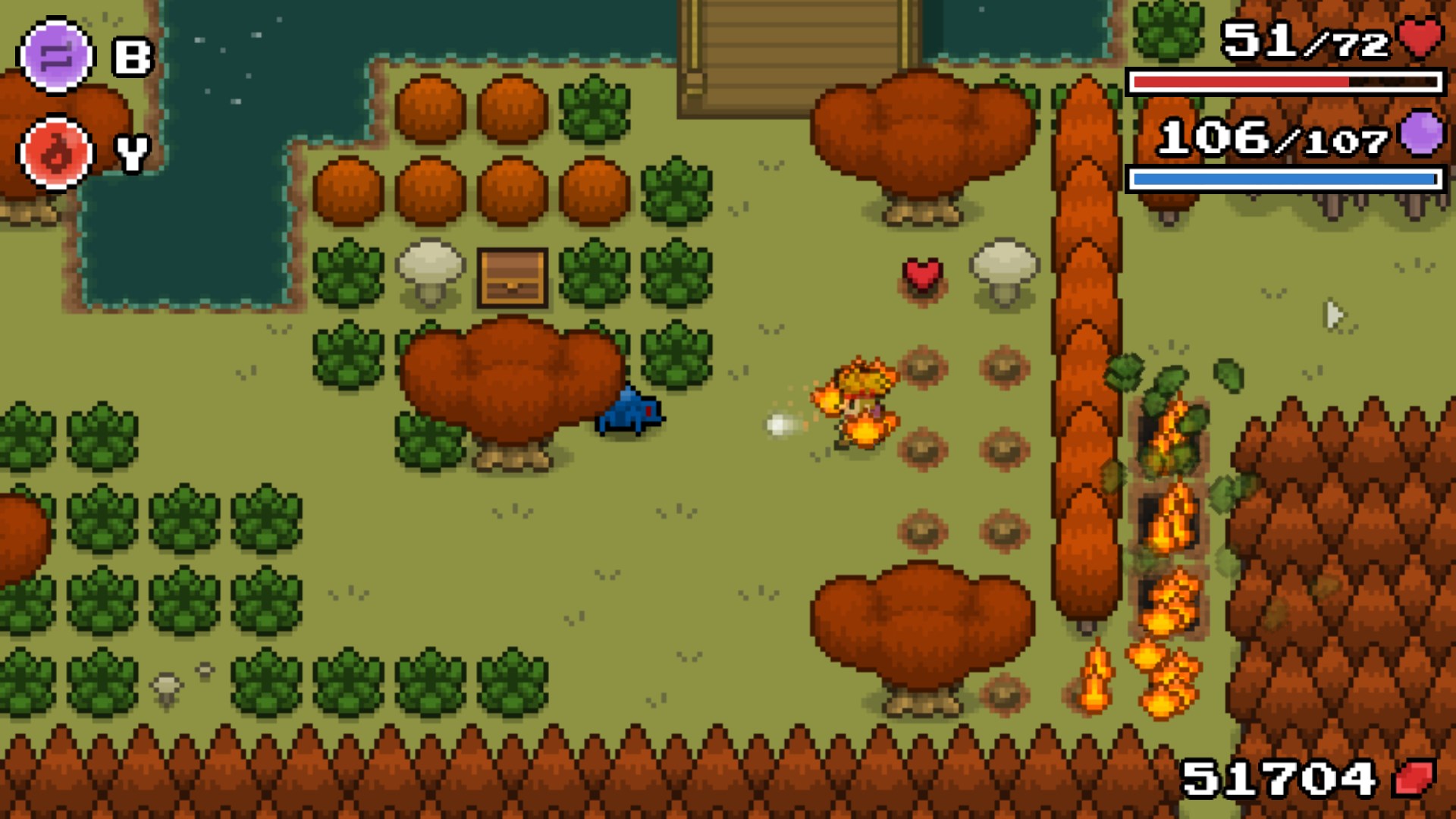Click the heart pickup on the ground

click(921, 275)
